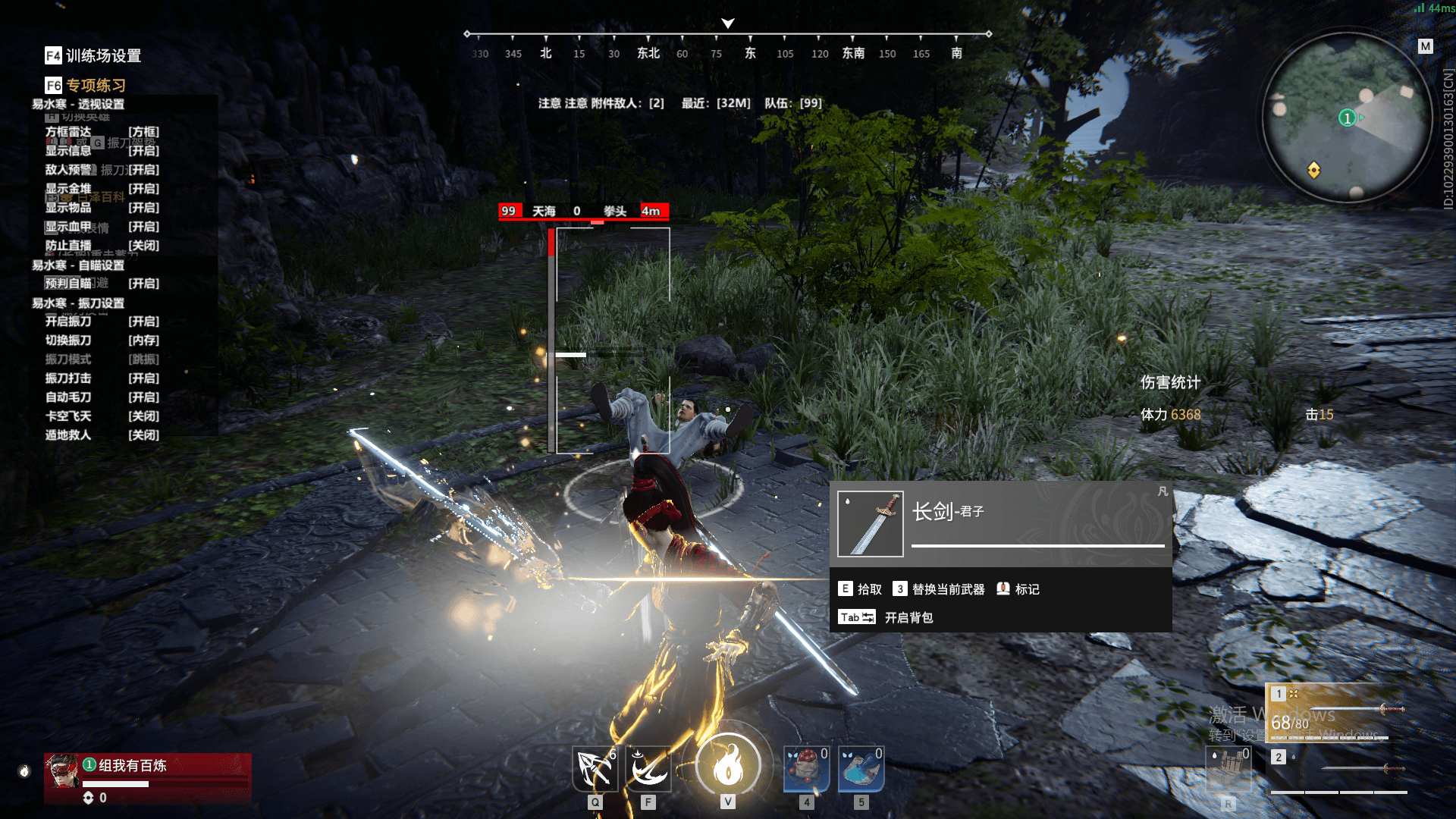This screenshot has width=1456, height=819.
Task: Toggle the 开启振刀 parry option
Action: coord(102,322)
